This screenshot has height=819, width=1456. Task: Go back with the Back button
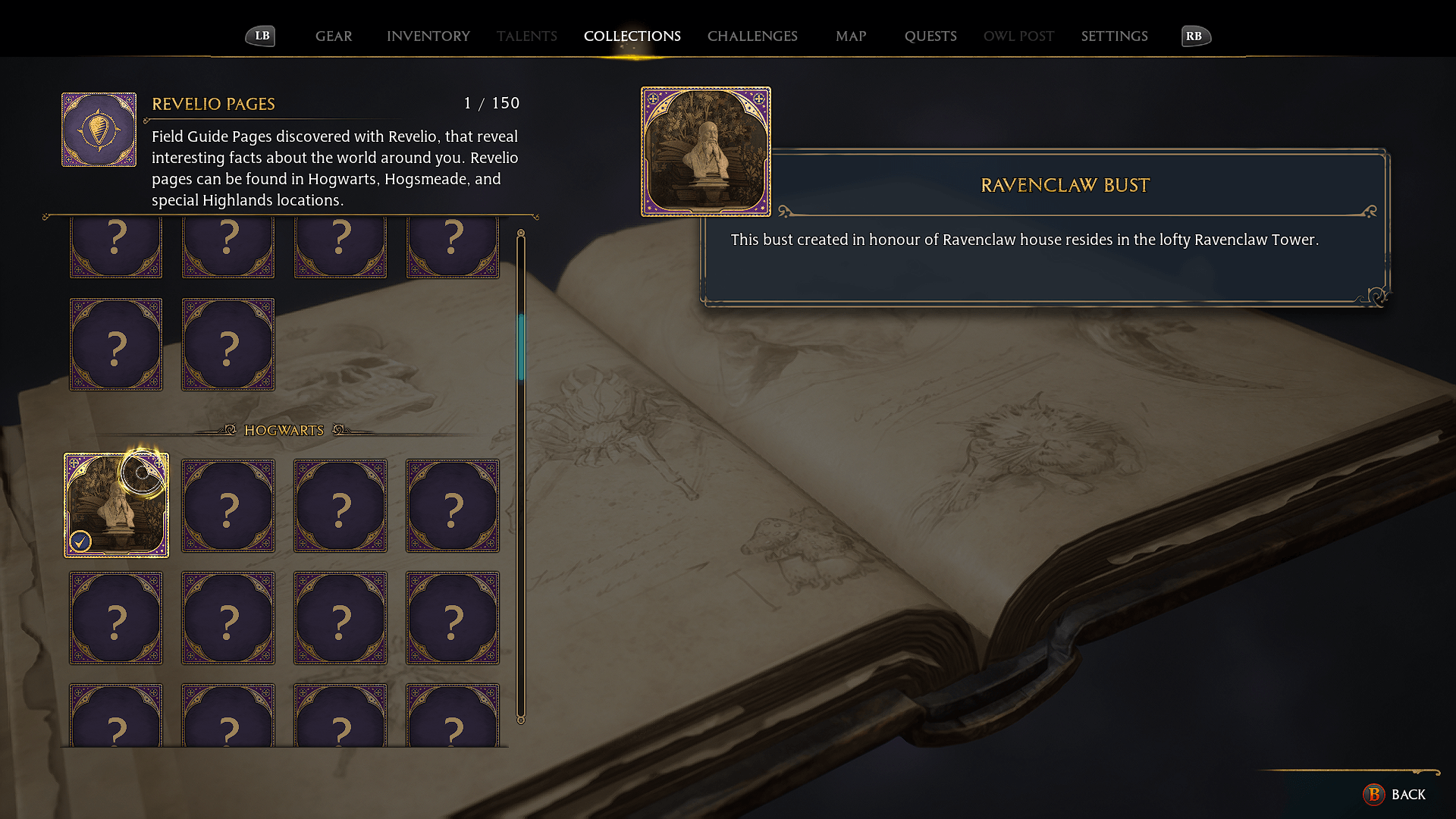point(1395,794)
